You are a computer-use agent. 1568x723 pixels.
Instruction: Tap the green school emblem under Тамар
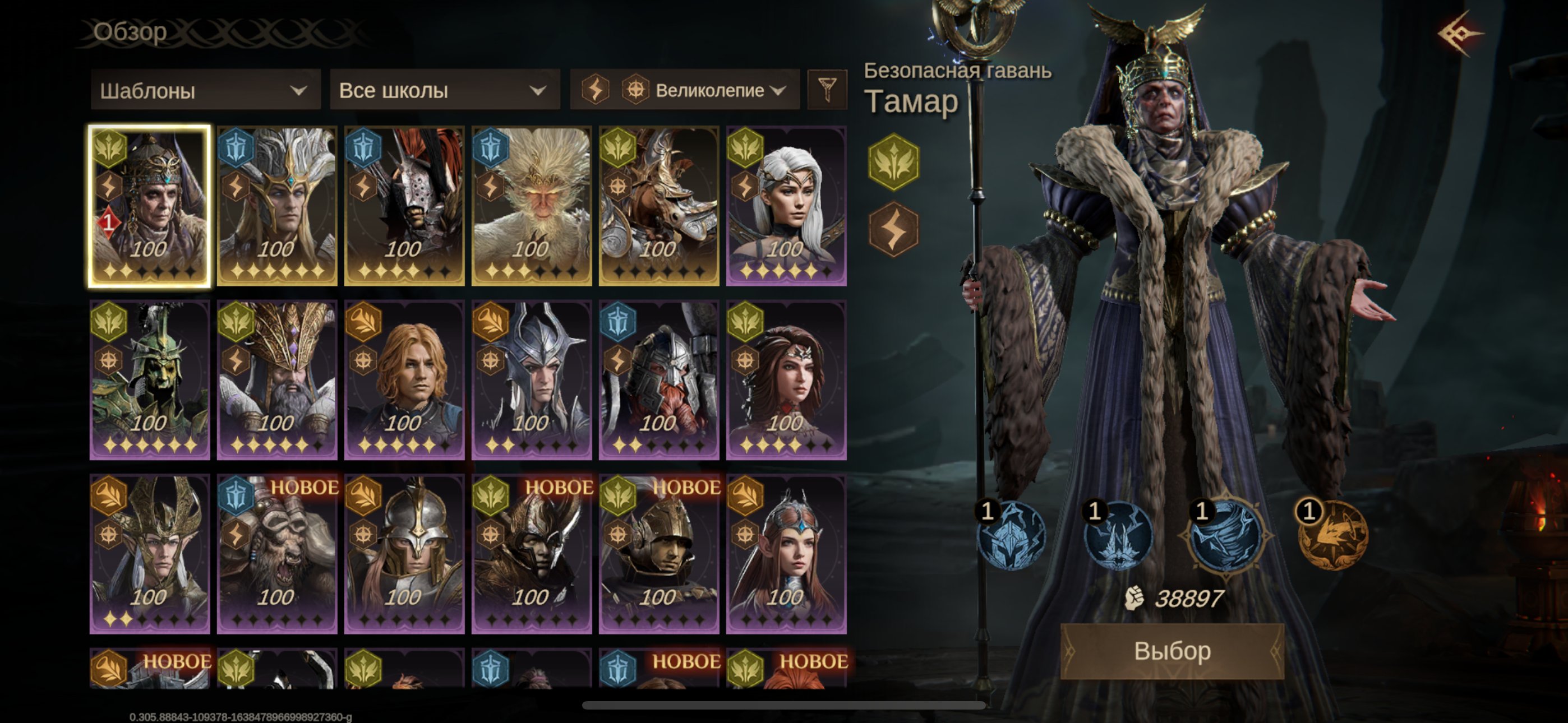pyautogui.click(x=893, y=163)
